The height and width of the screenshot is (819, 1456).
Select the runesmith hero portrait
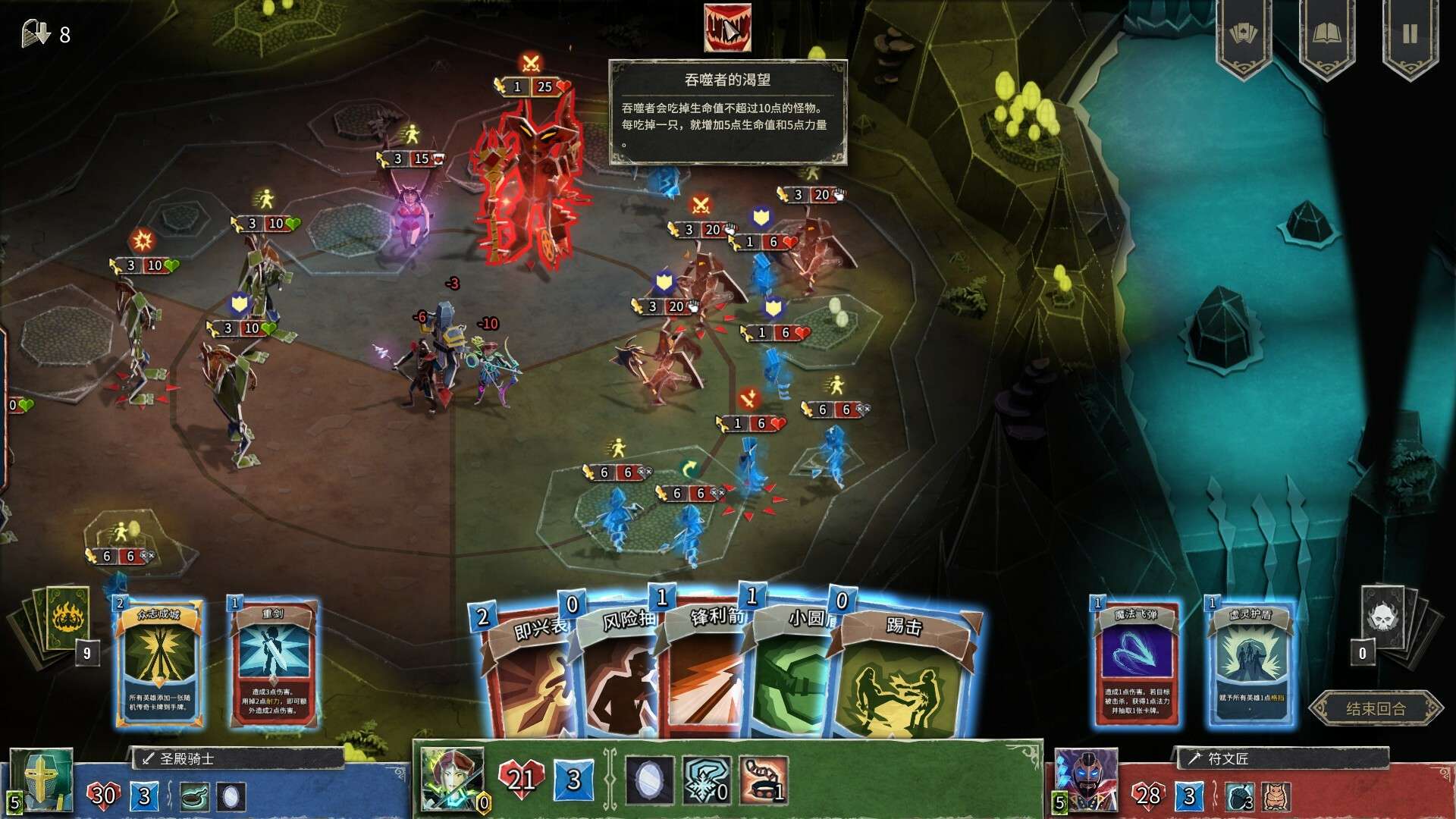tap(1086, 780)
